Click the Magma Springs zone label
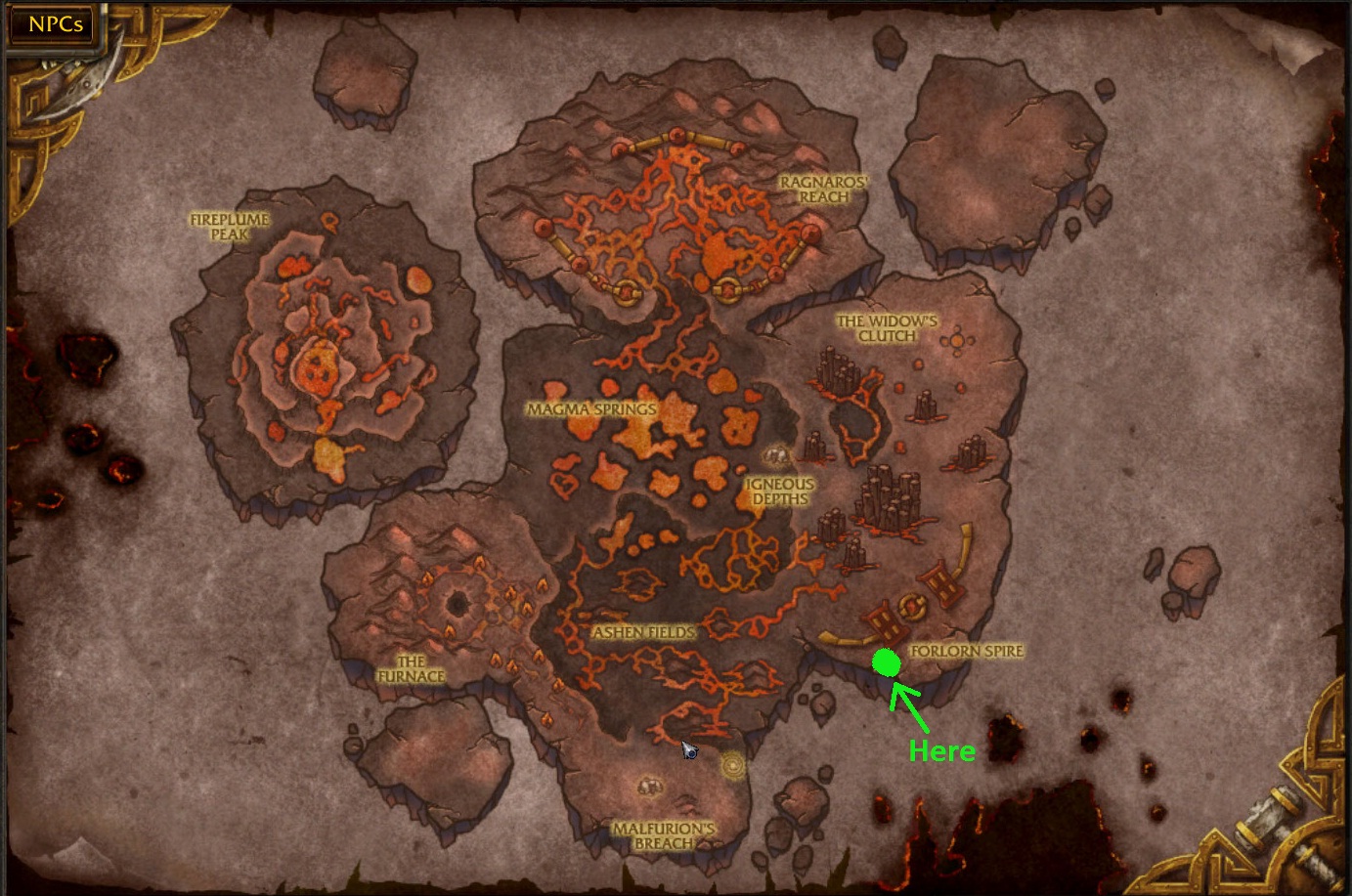The width and height of the screenshot is (1352, 896). (590, 408)
